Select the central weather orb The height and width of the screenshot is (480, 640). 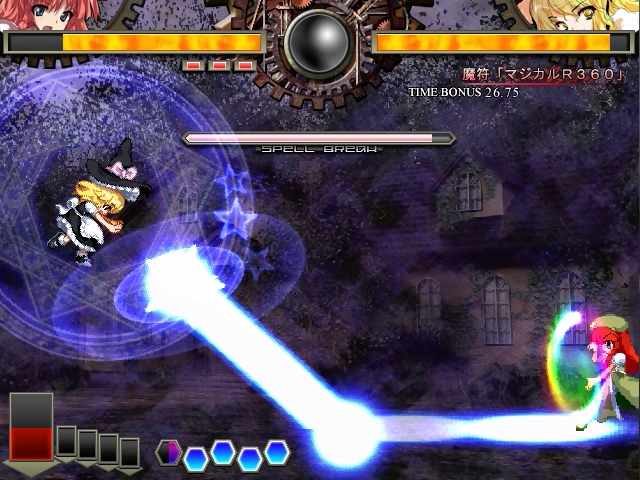tap(320, 42)
